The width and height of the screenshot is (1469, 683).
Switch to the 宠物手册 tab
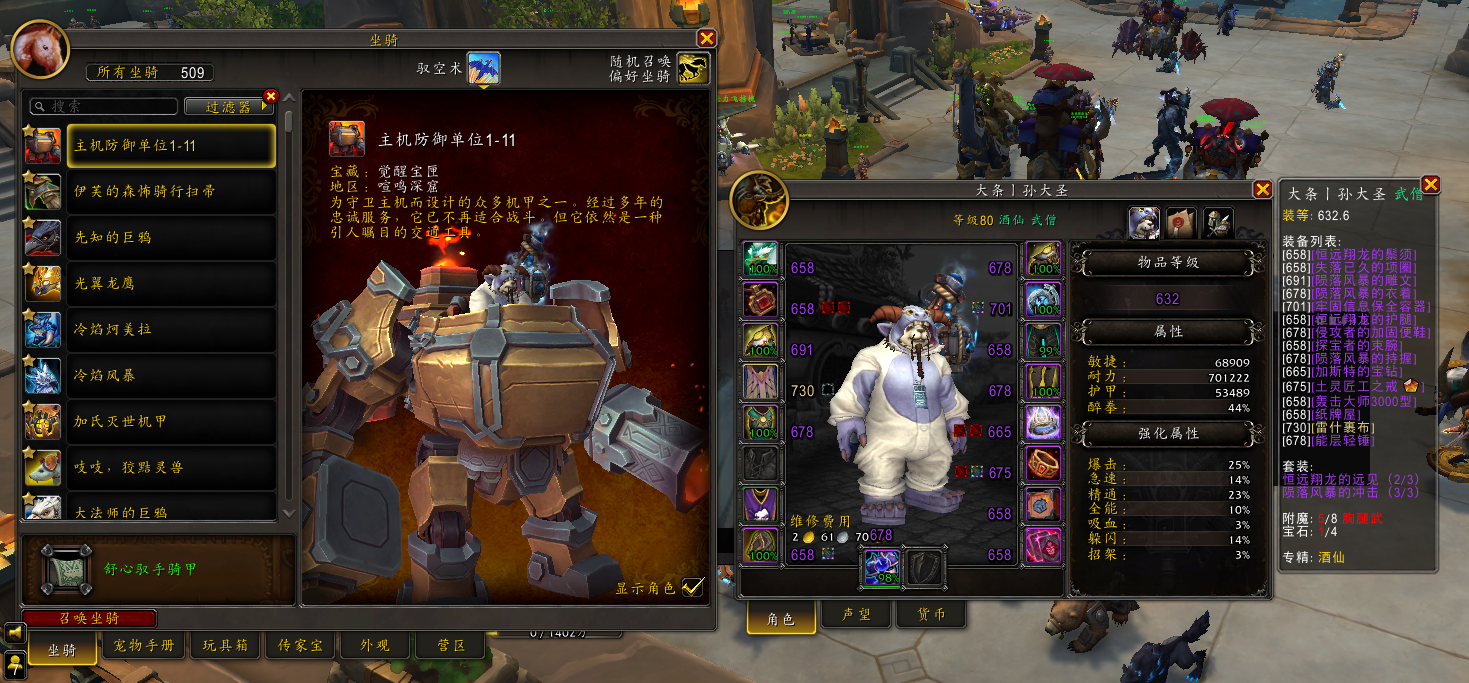tap(144, 646)
